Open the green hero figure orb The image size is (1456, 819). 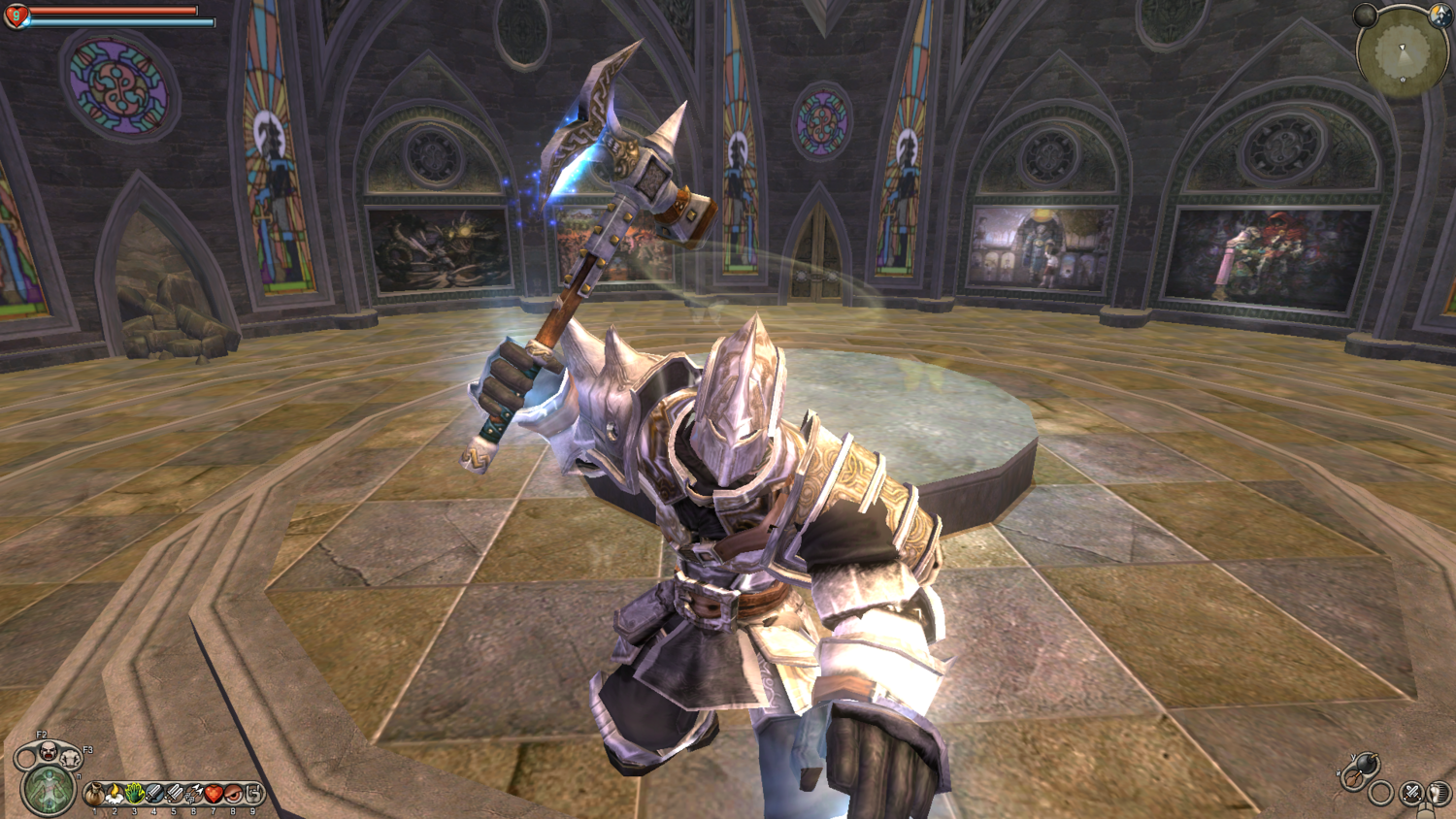coord(48,789)
